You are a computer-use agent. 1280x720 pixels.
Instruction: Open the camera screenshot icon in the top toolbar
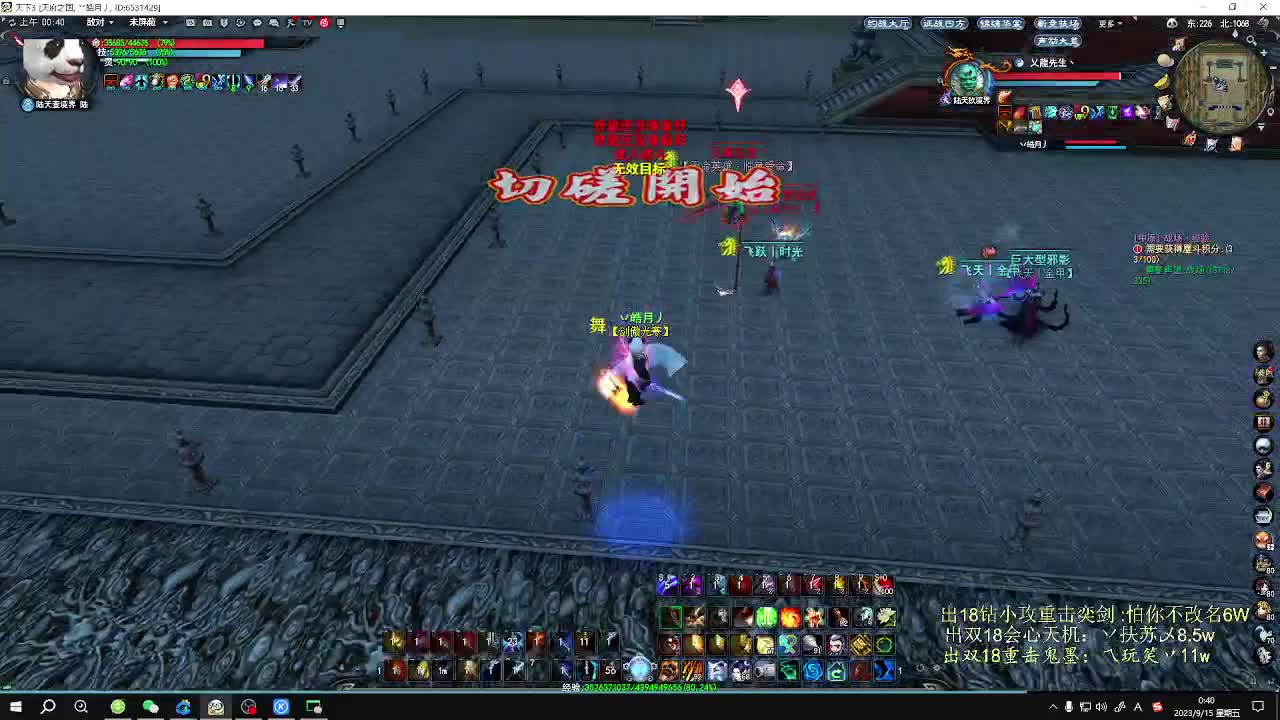(x=207, y=23)
